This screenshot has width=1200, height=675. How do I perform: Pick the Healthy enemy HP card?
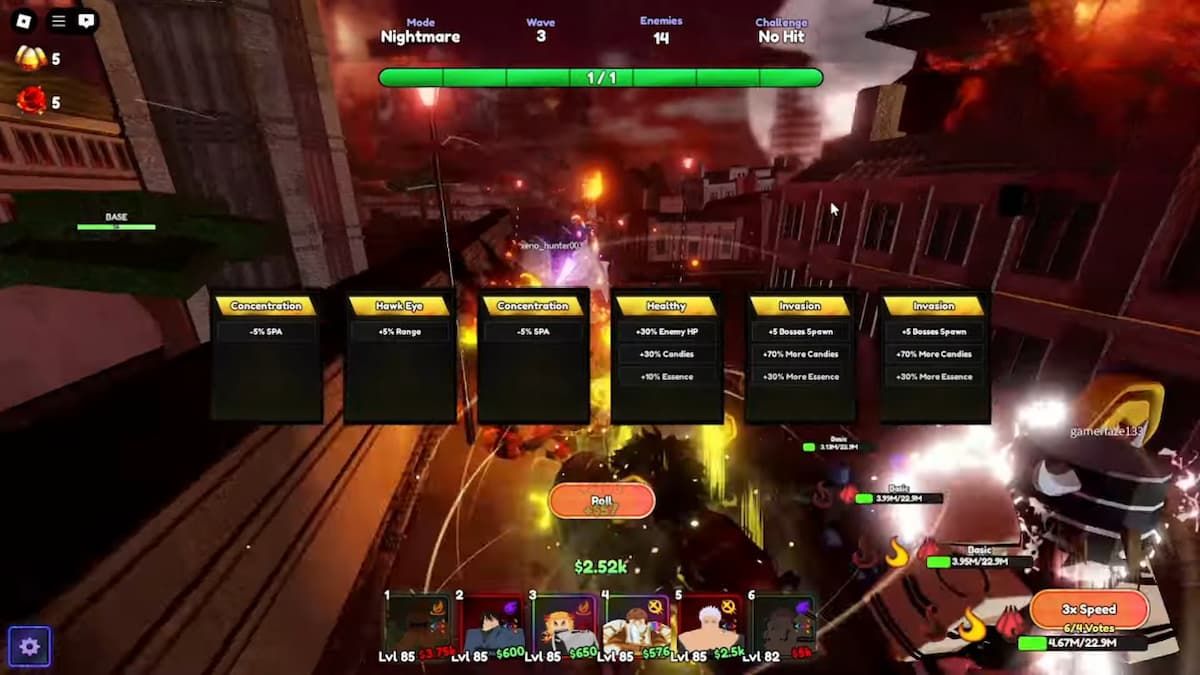coord(667,356)
